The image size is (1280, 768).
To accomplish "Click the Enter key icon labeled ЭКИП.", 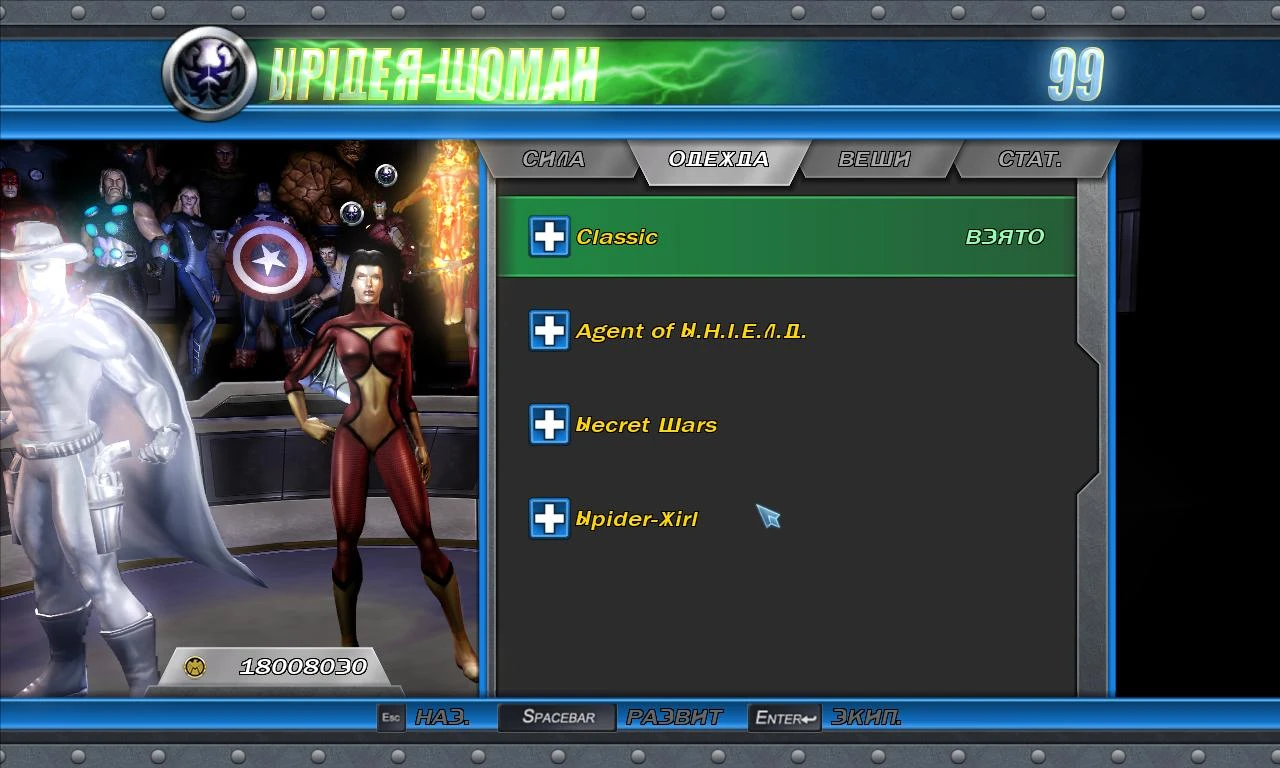I will (784, 716).
